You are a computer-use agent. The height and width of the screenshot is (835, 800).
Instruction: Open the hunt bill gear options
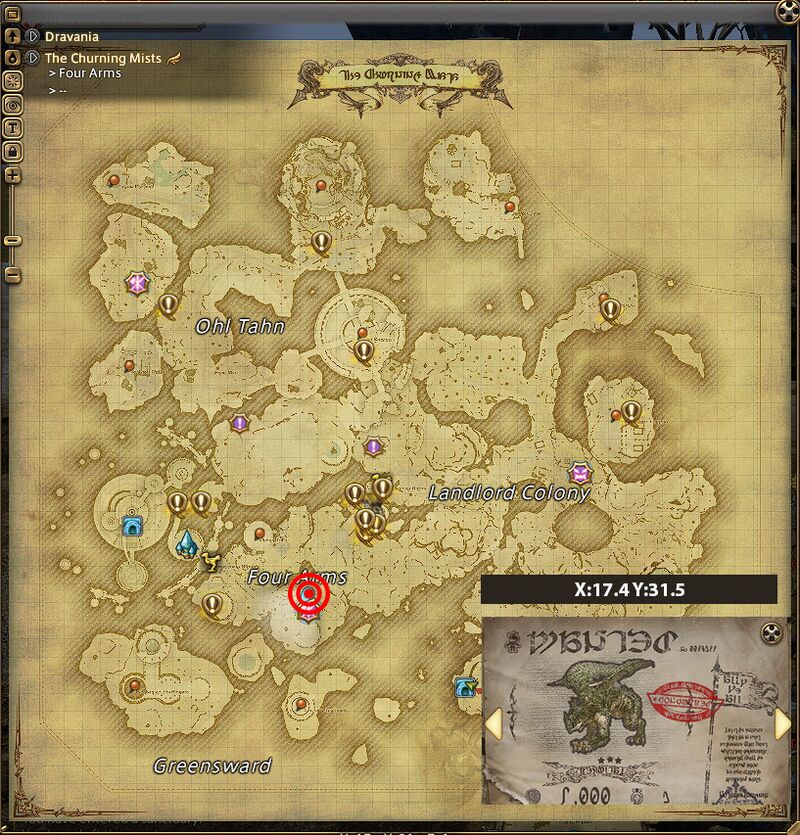(x=770, y=632)
